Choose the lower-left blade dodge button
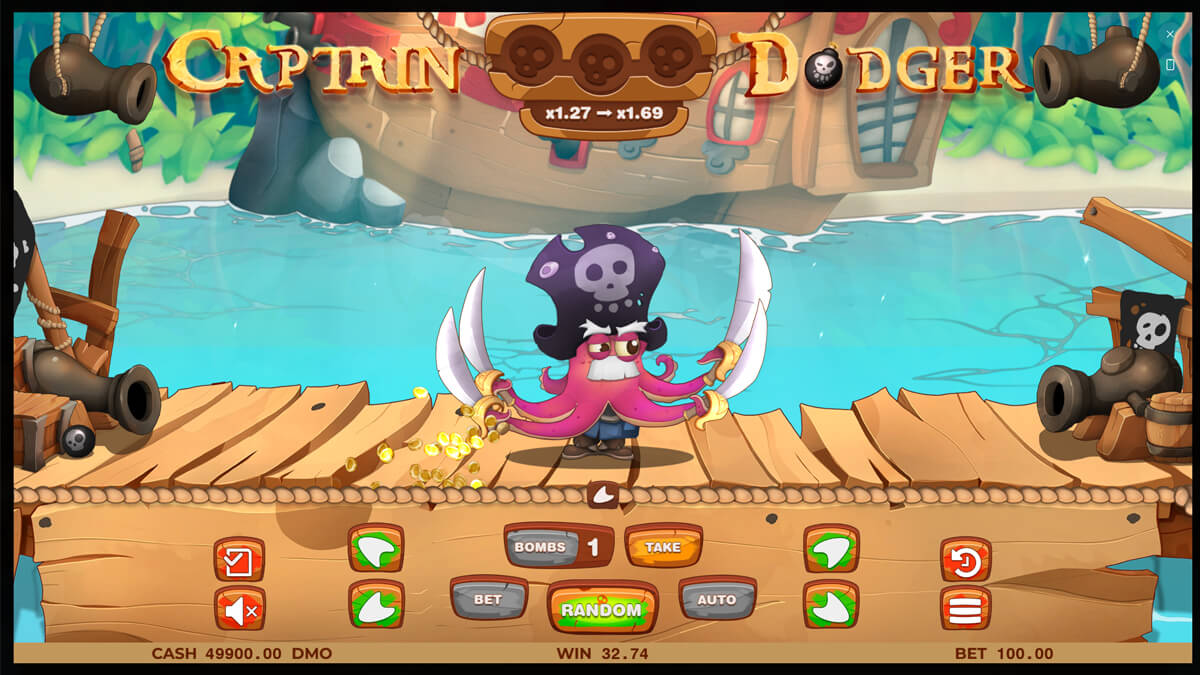The width and height of the screenshot is (1200, 675). (x=376, y=605)
